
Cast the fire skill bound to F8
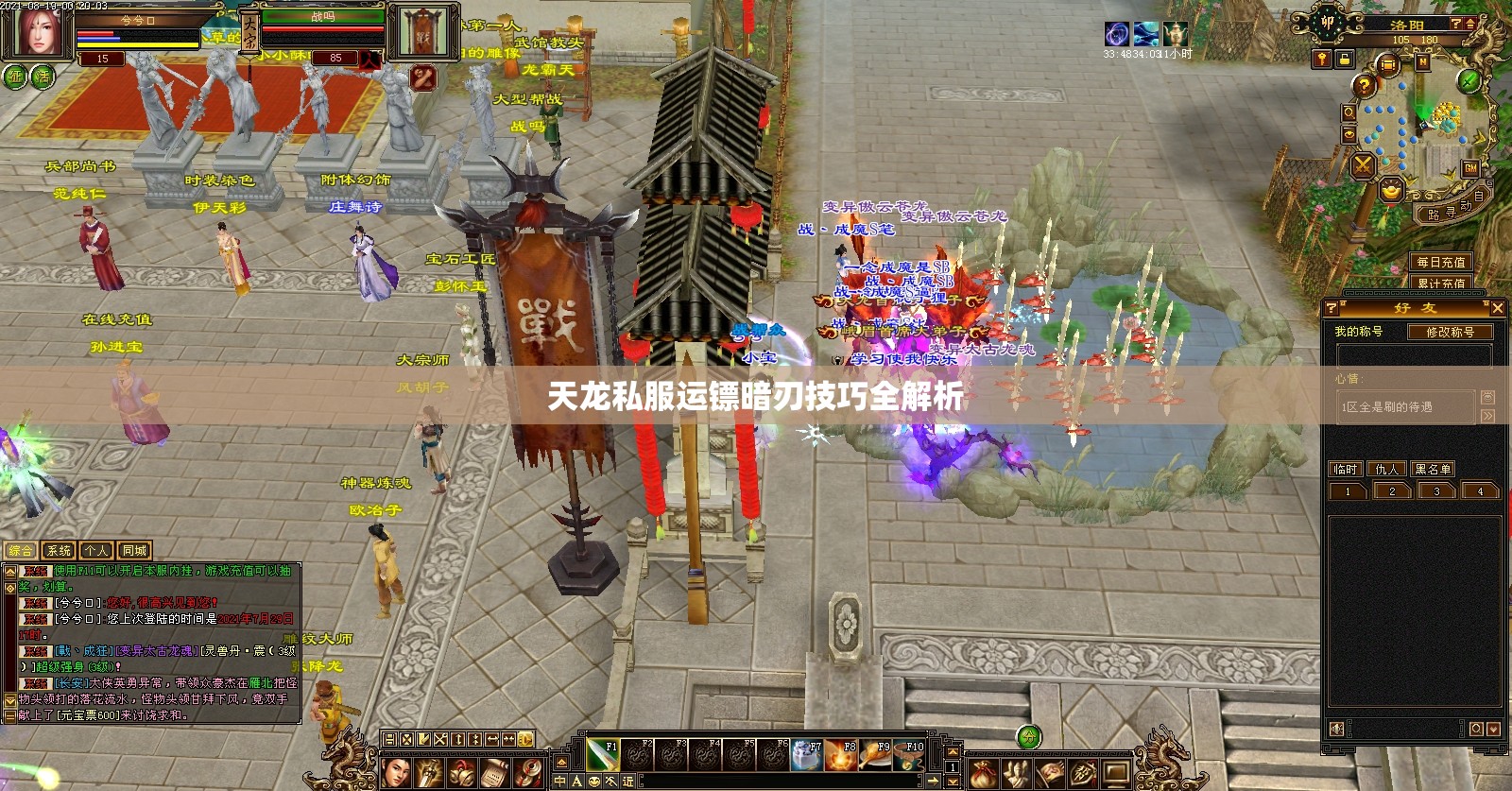click(x=841, y=755)
